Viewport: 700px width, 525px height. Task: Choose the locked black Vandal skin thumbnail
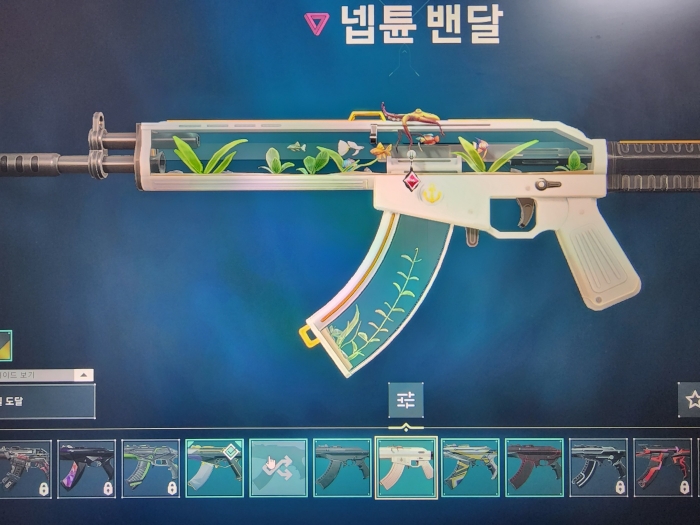[x=598, y=467]
